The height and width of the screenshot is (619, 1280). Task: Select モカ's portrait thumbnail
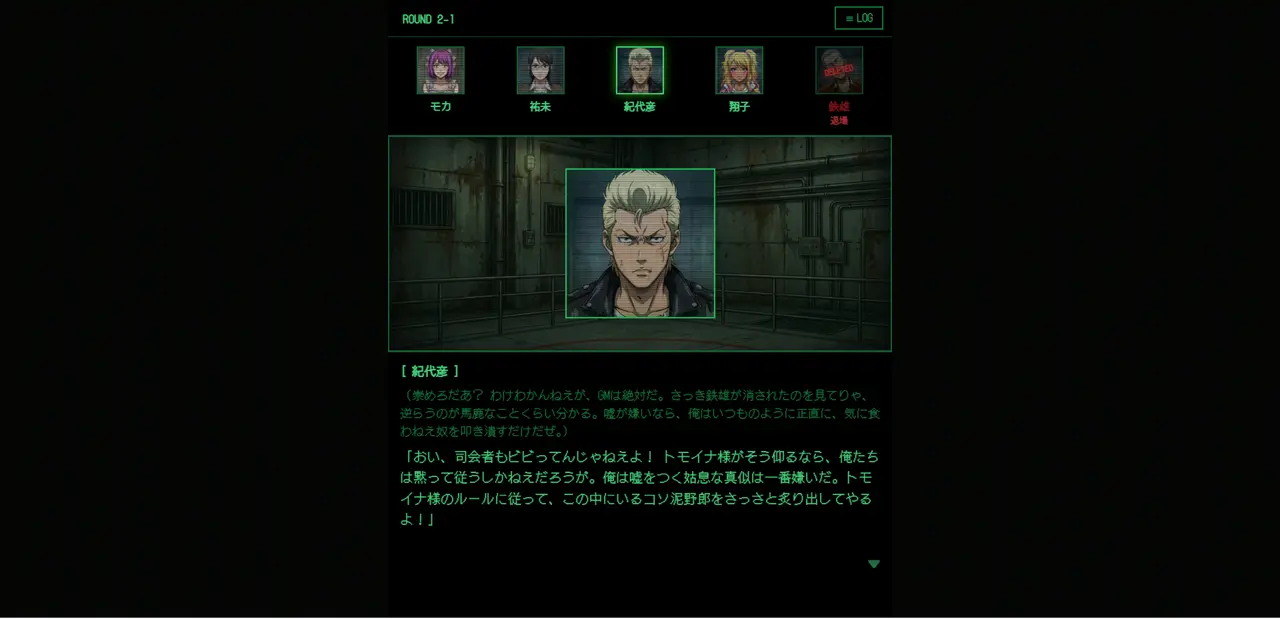pos(440,70)
